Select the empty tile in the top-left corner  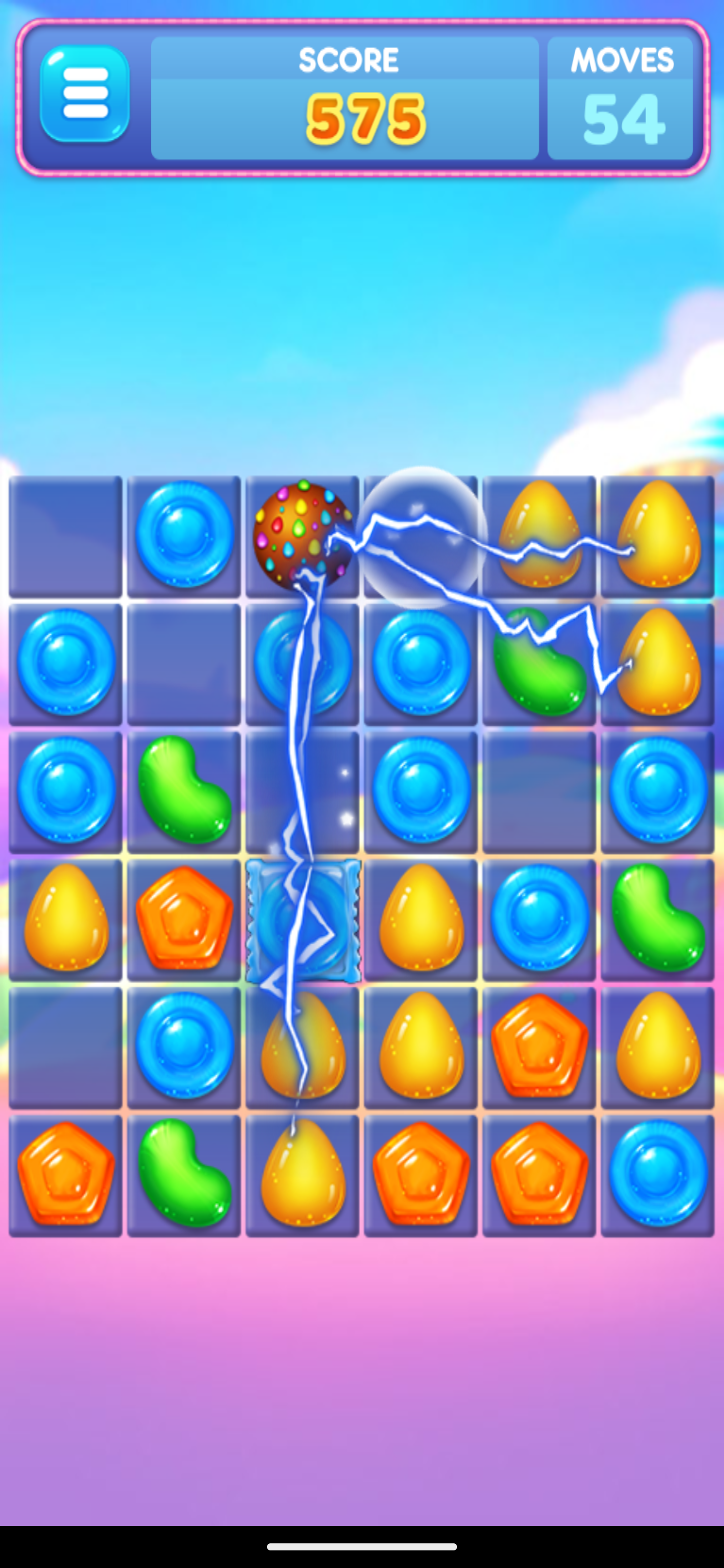coord(64,536)
